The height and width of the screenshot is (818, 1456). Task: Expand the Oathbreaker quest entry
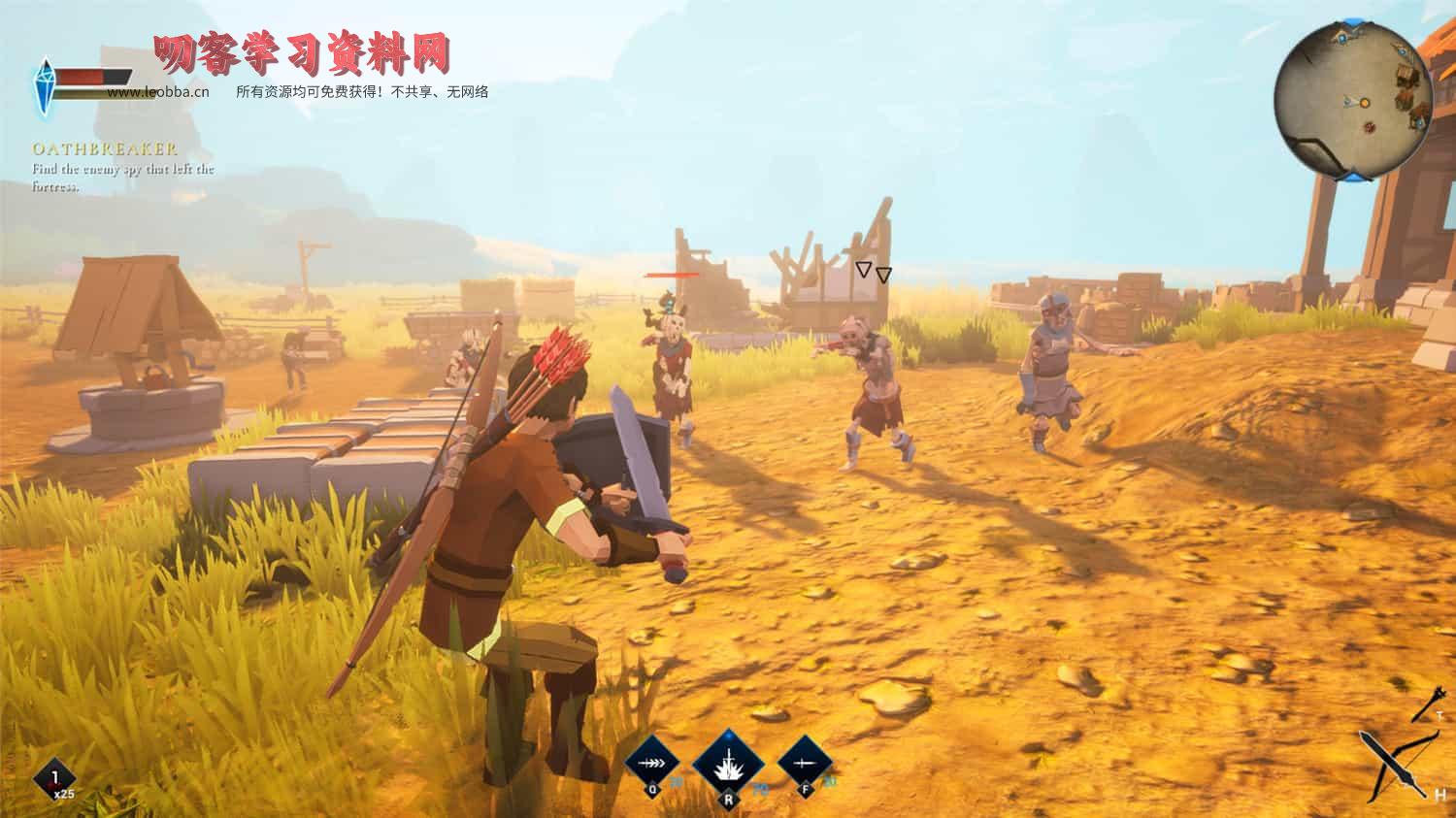click(x=105, y=150)
